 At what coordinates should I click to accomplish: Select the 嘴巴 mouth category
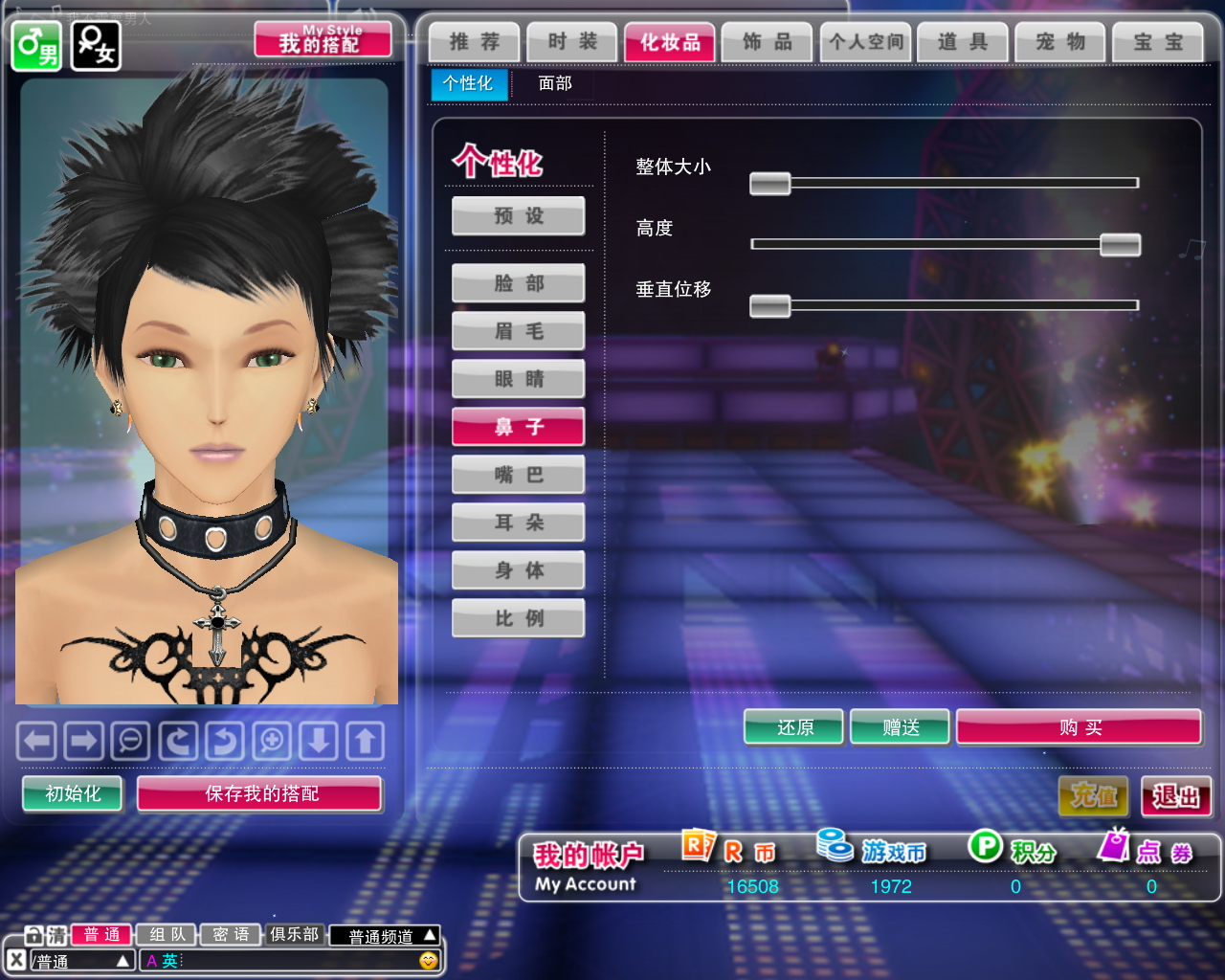point(518,475)
